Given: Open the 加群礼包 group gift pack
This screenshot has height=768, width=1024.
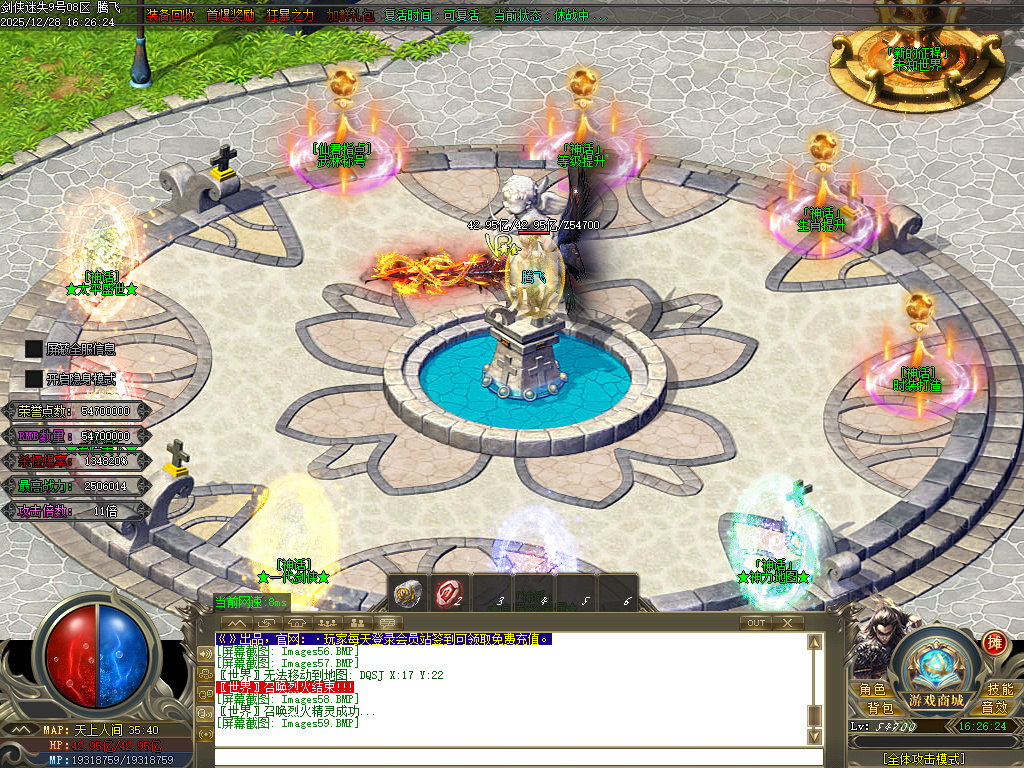Looking at the screenshot, I should click(x=349, y=16).
